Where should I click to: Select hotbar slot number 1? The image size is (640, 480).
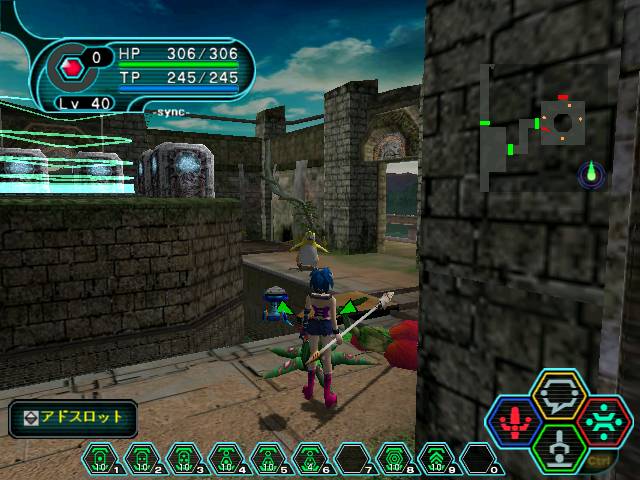[100, 460]
